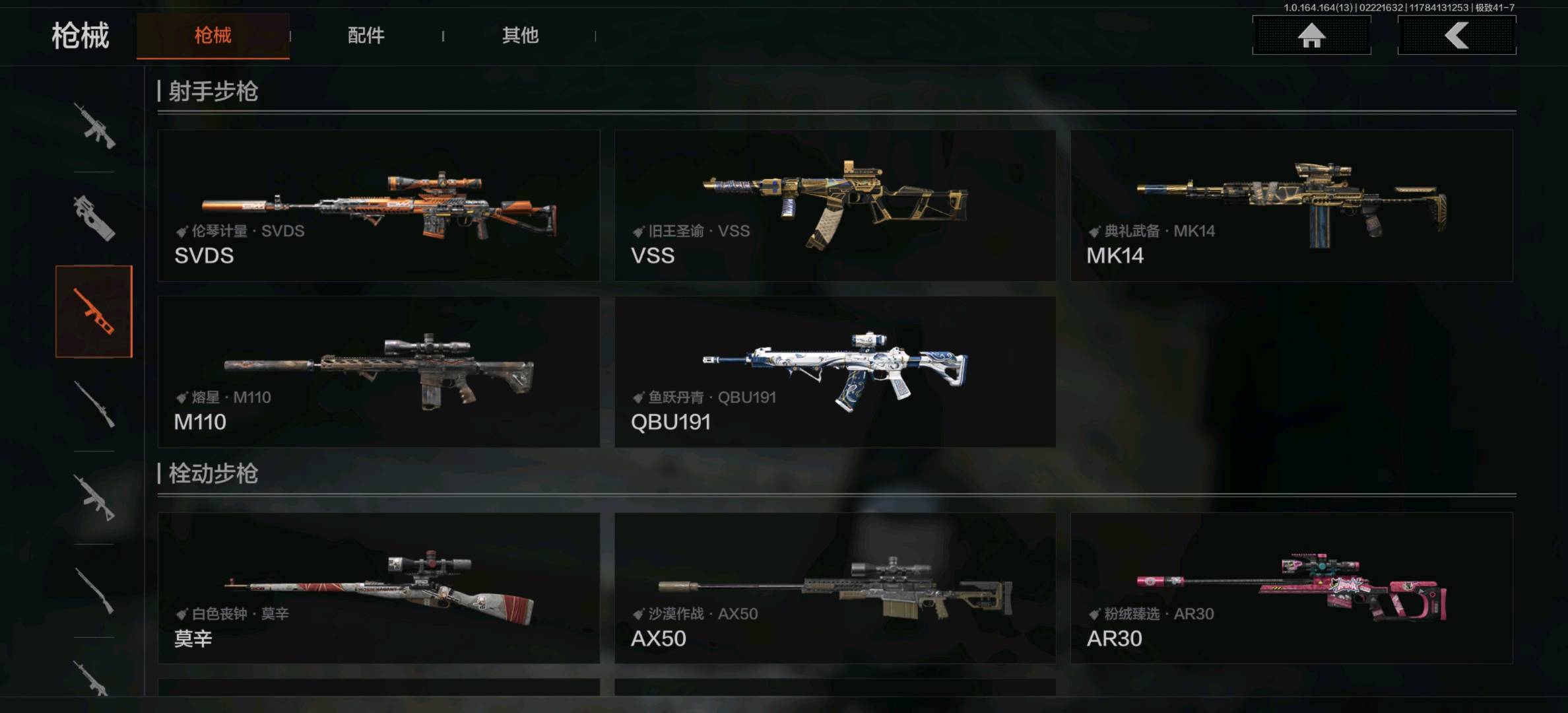Open the pump shotgun category icon
The image size is (1568, 713).
click(x=94, y=591)
